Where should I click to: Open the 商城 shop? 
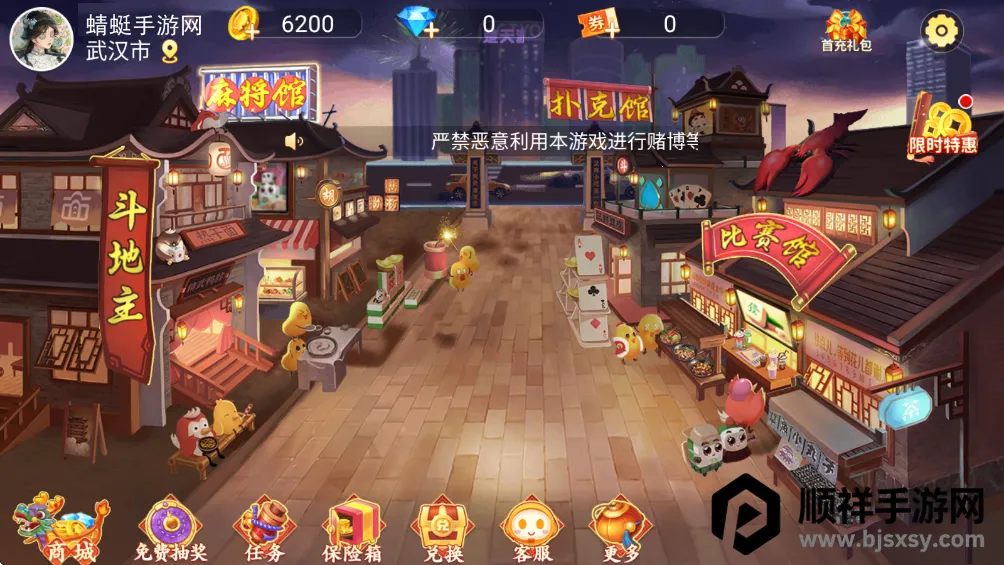coord(60,528)
